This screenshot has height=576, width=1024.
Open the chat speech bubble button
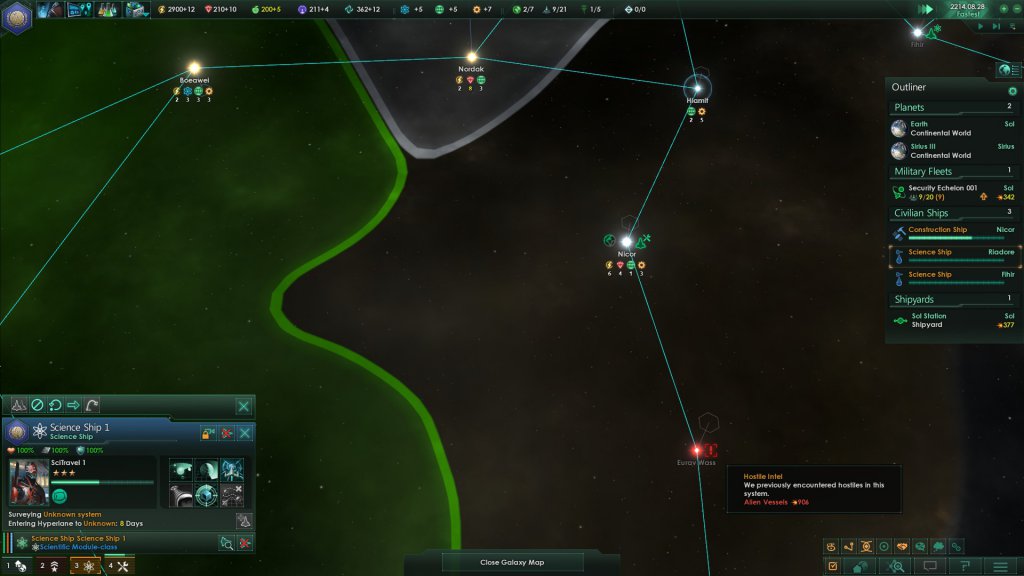tap(930, 566)
